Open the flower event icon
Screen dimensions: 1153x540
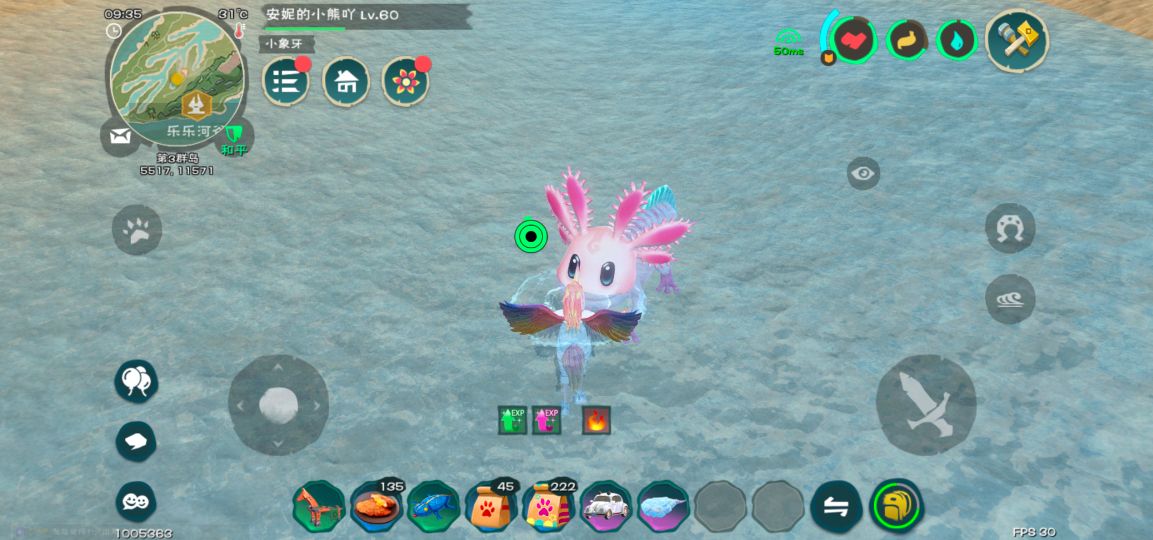point(406,81)
